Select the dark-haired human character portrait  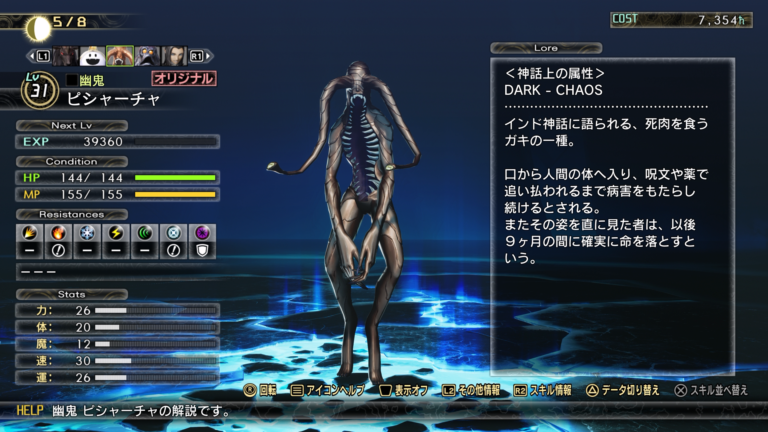tap(174, 56)
